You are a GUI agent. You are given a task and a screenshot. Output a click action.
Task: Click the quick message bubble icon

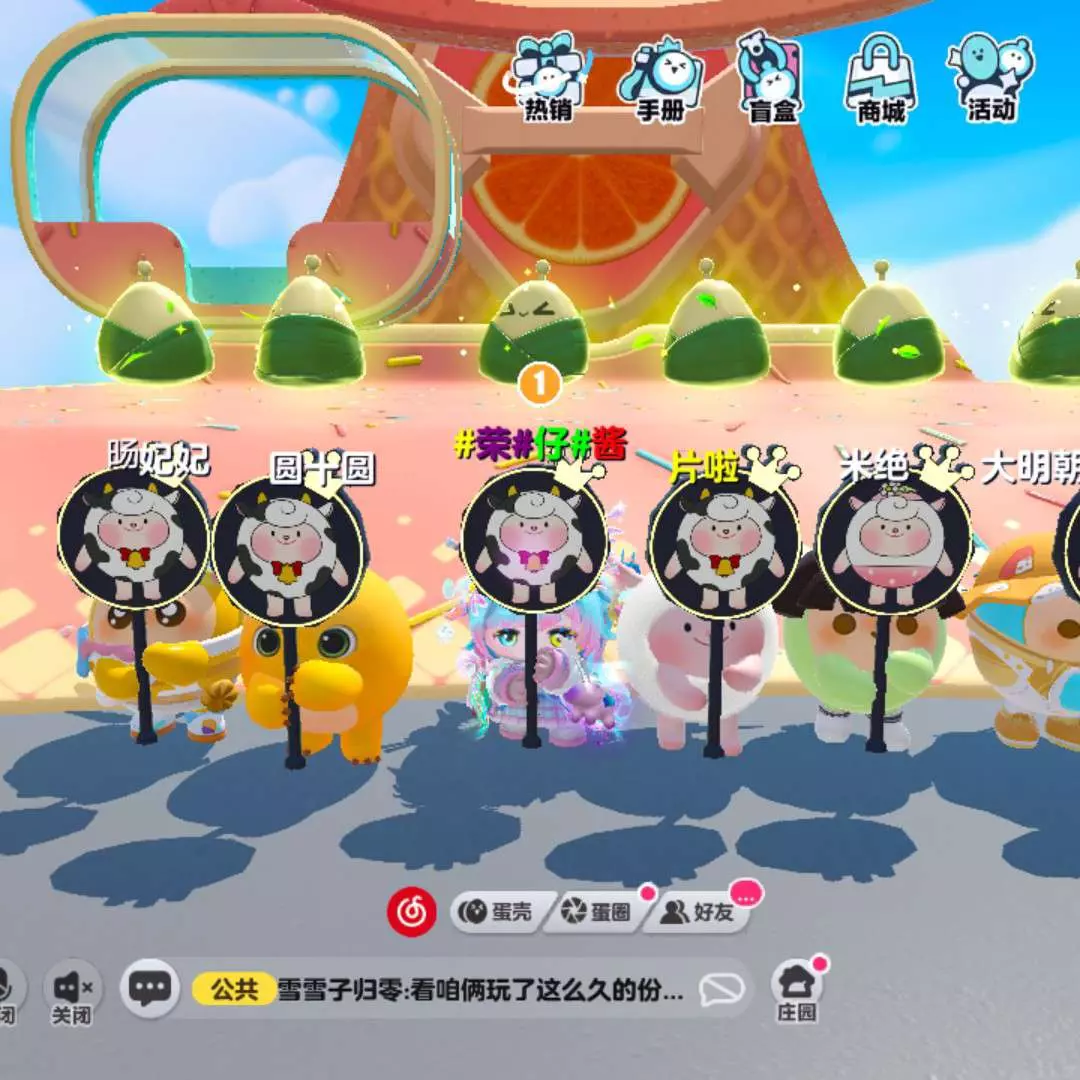tap(721, 990)
